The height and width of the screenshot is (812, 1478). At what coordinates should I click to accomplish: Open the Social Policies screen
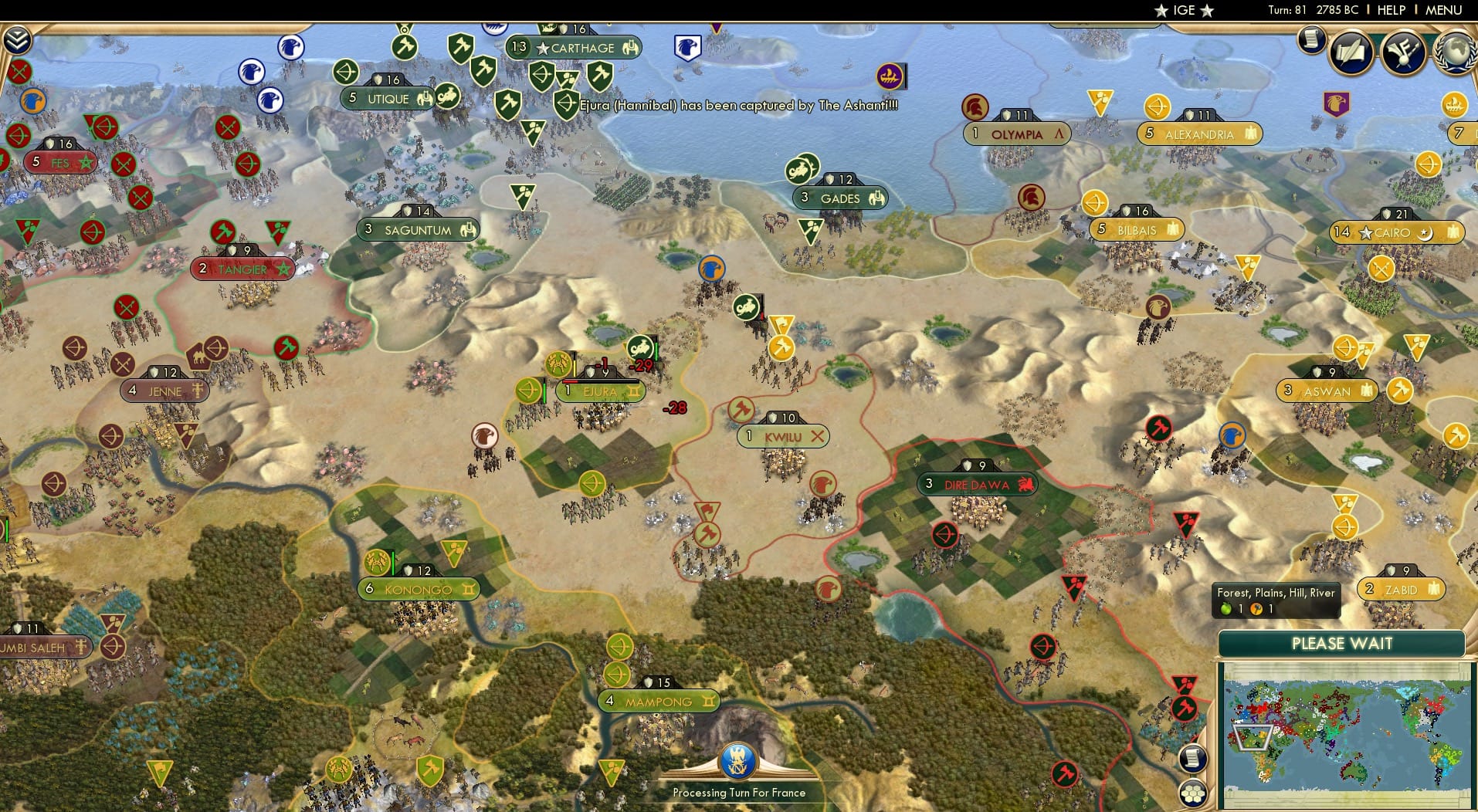(x=1350, y=52)
